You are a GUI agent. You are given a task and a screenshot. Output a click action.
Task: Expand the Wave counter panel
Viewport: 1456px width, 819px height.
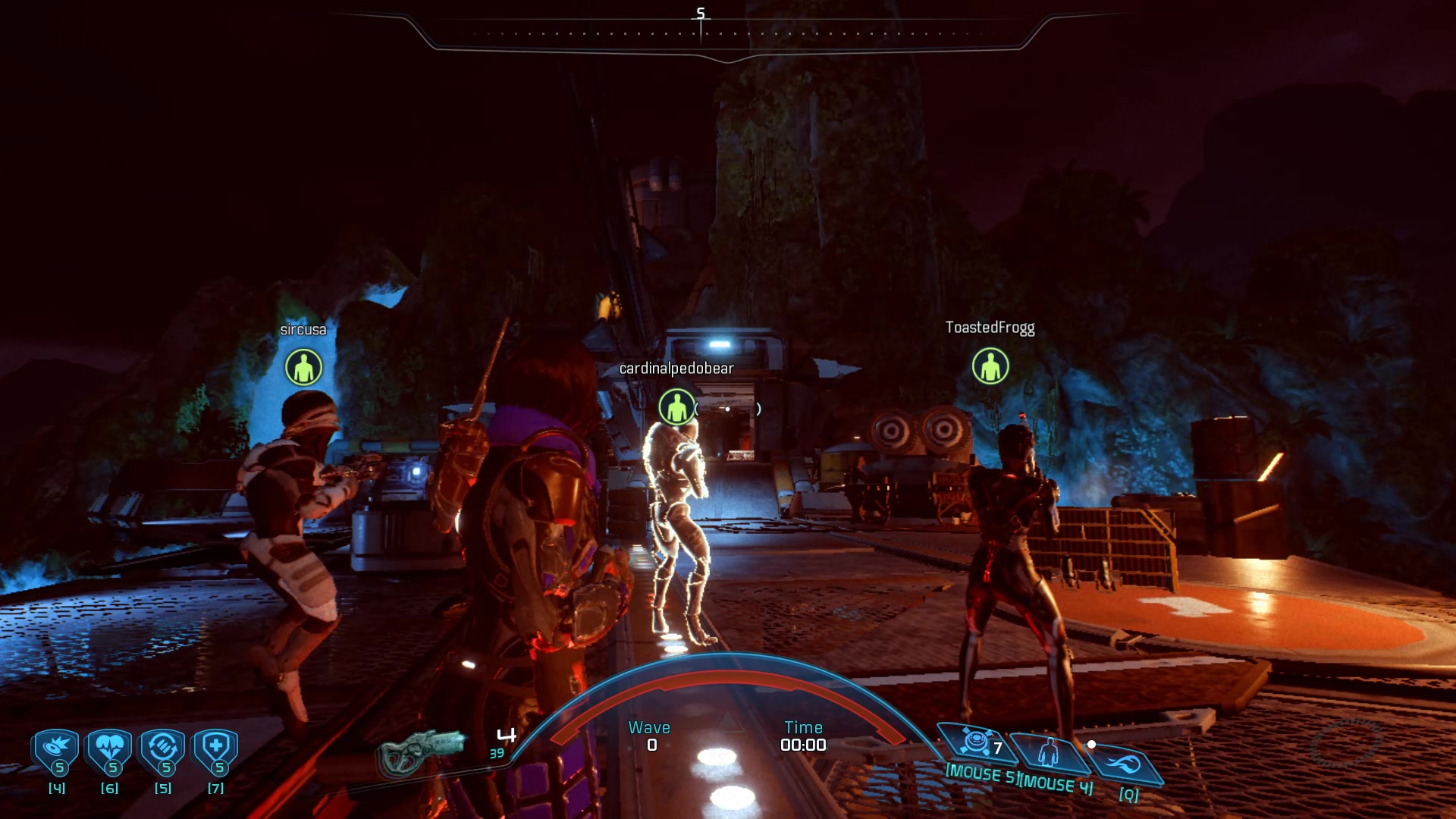649,736
